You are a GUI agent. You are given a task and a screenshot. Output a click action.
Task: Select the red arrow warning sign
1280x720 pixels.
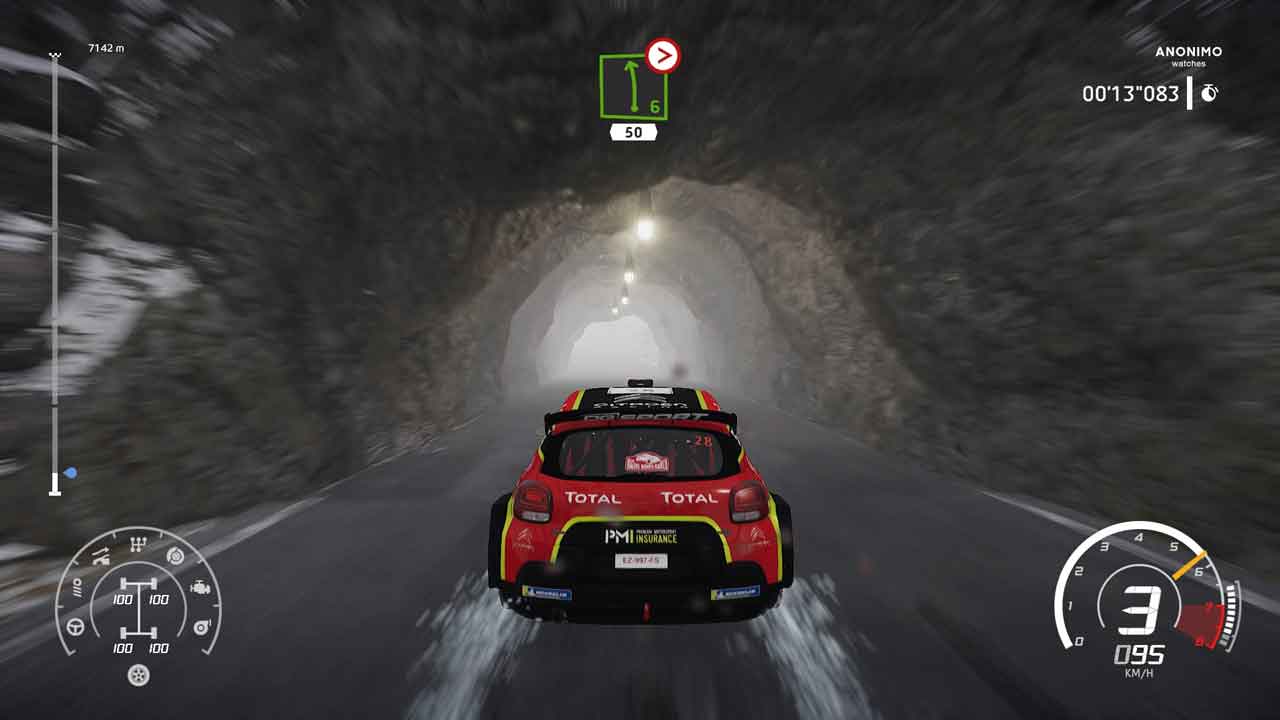662,55
